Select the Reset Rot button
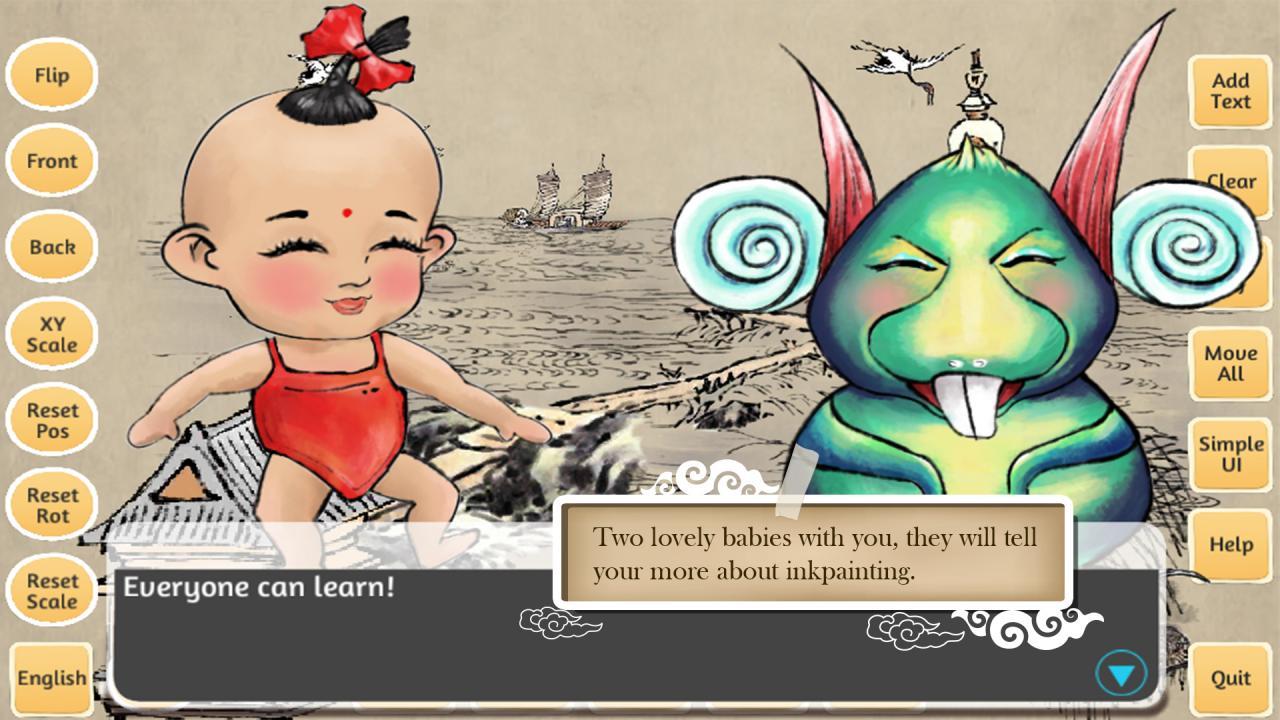This screenshot has width=1280, height=720. 52,506
